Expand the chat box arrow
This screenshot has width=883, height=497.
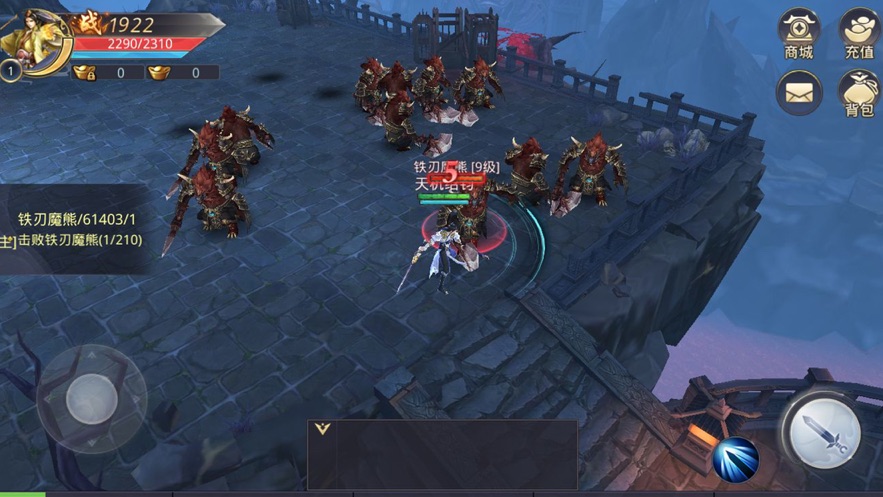point(322,429)
